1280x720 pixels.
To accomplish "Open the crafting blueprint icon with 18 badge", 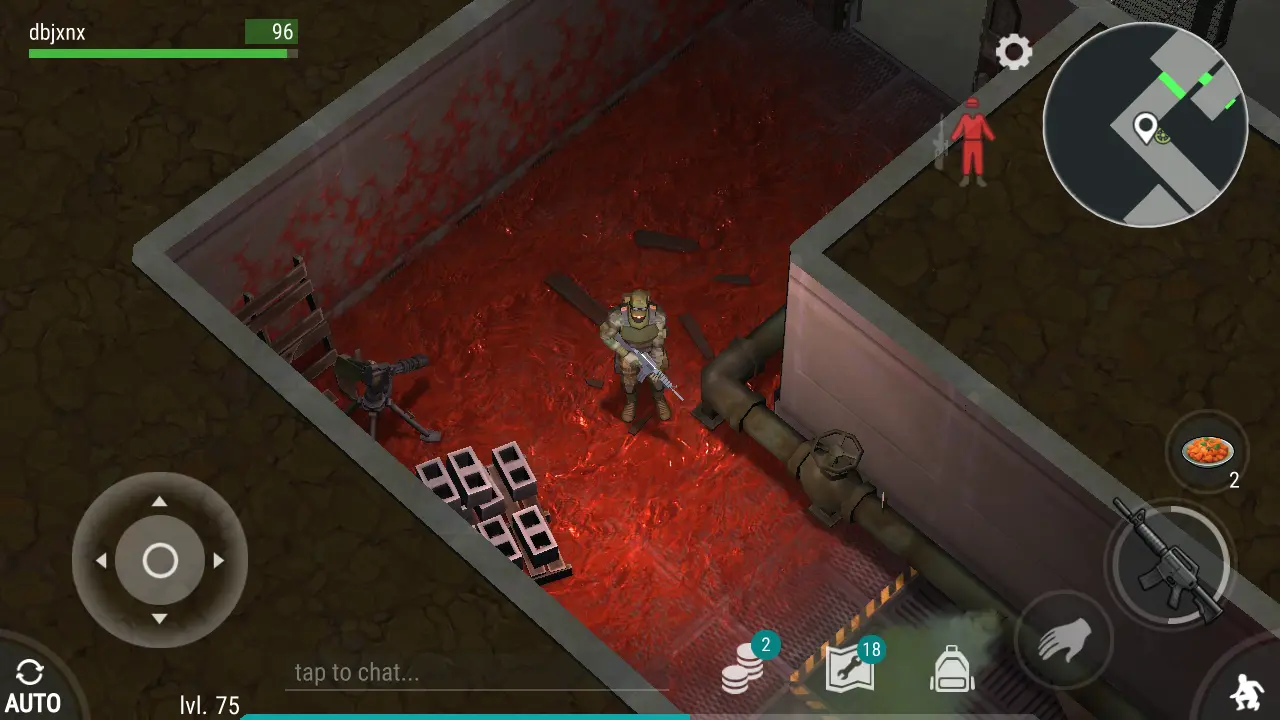I will [x=851, y=669].
